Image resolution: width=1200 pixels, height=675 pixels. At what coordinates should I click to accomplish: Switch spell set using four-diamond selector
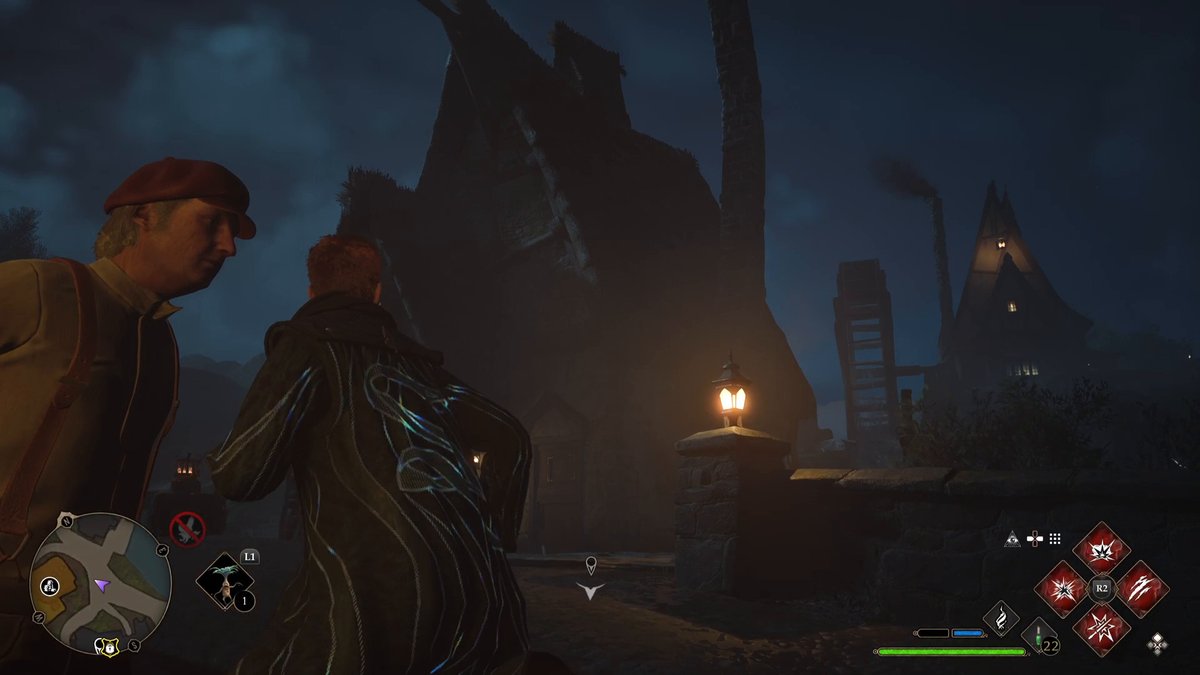point(1157,642)
